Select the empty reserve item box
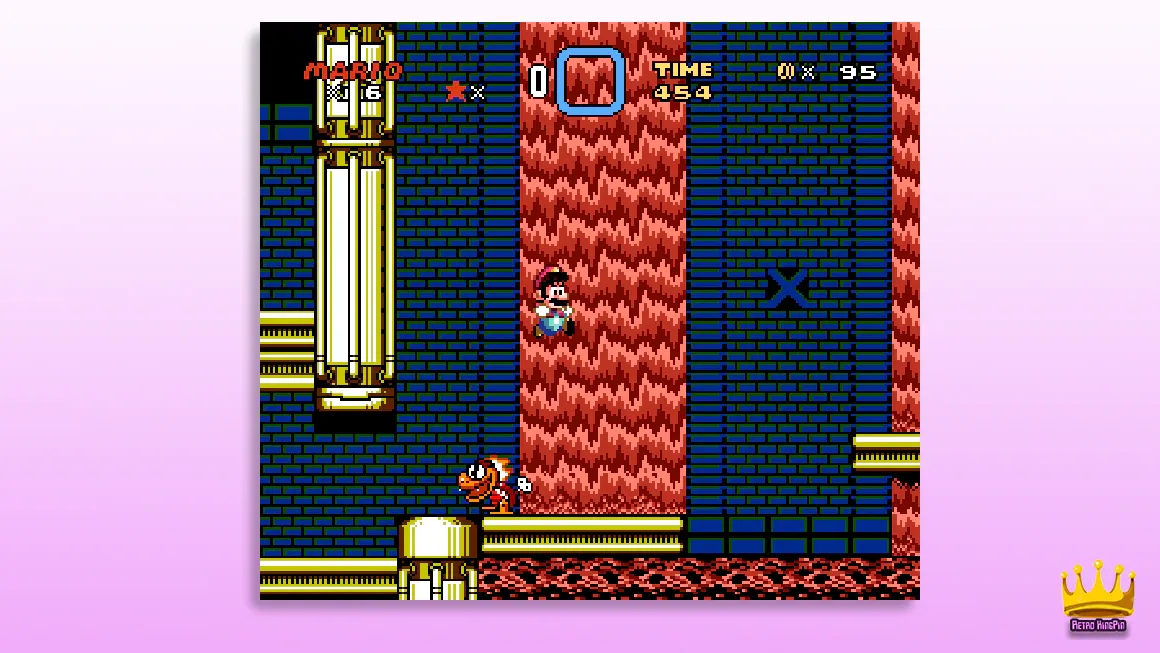 tap(590, 81)
